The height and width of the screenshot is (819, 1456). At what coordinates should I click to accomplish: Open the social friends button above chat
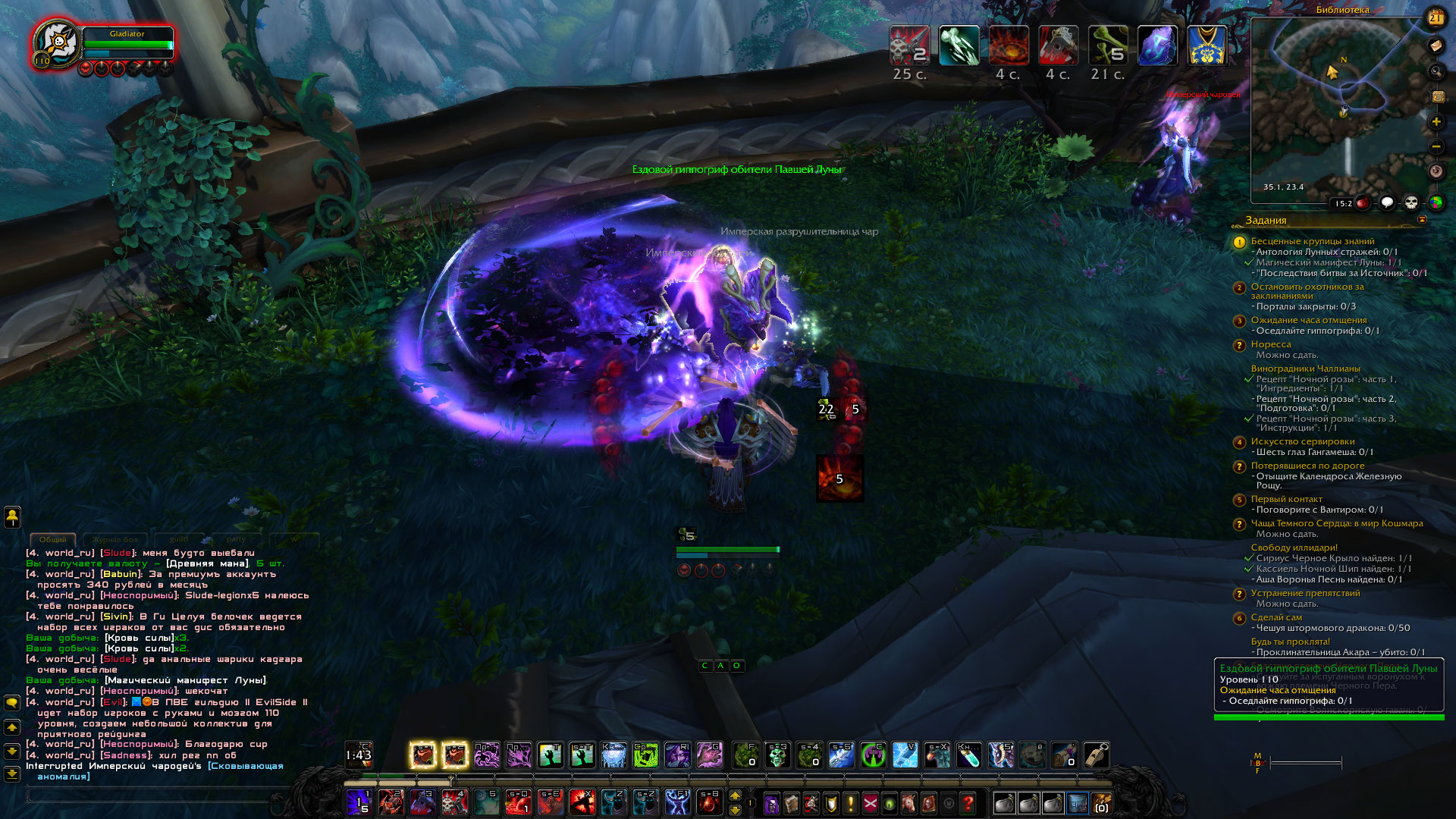pos(12,517)
